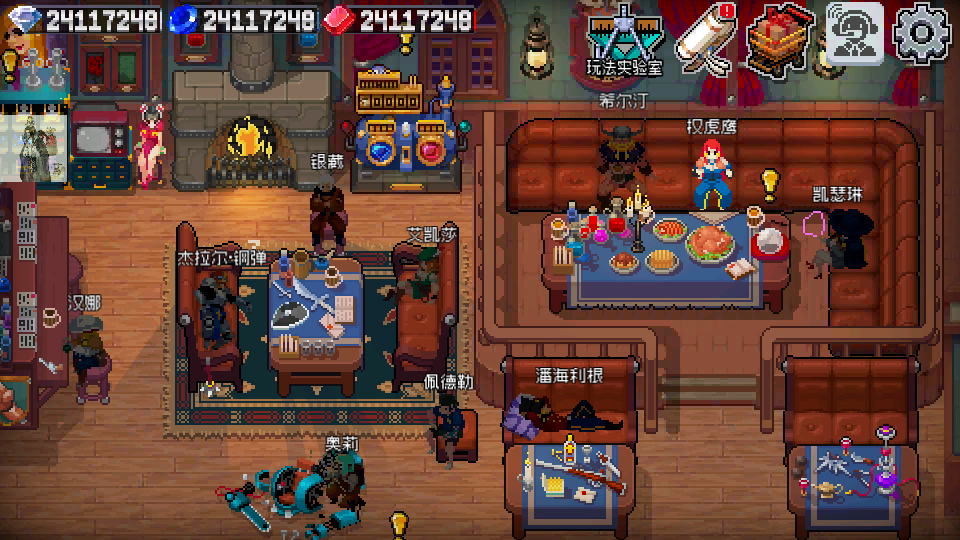Open the 玩法实验室 gameplay lab
960x540 pixels.
point(625,40)
